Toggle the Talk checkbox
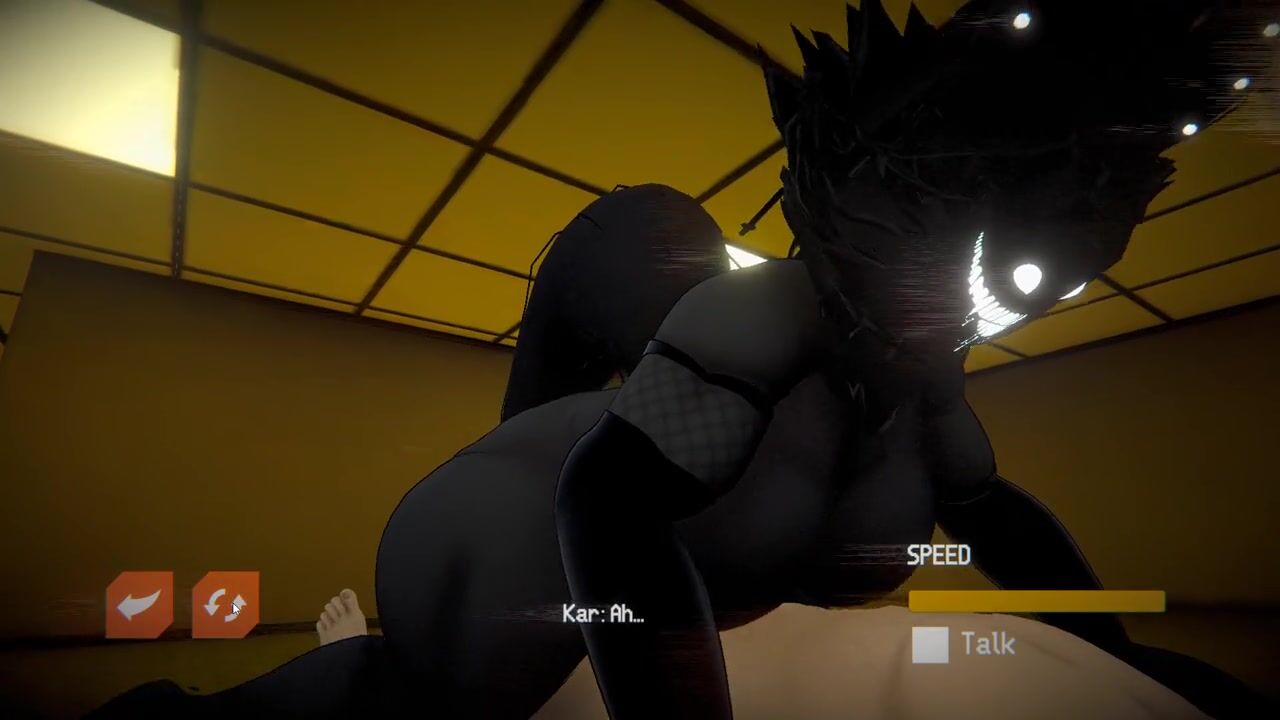Screen dimensions: 1280x720 930,645
